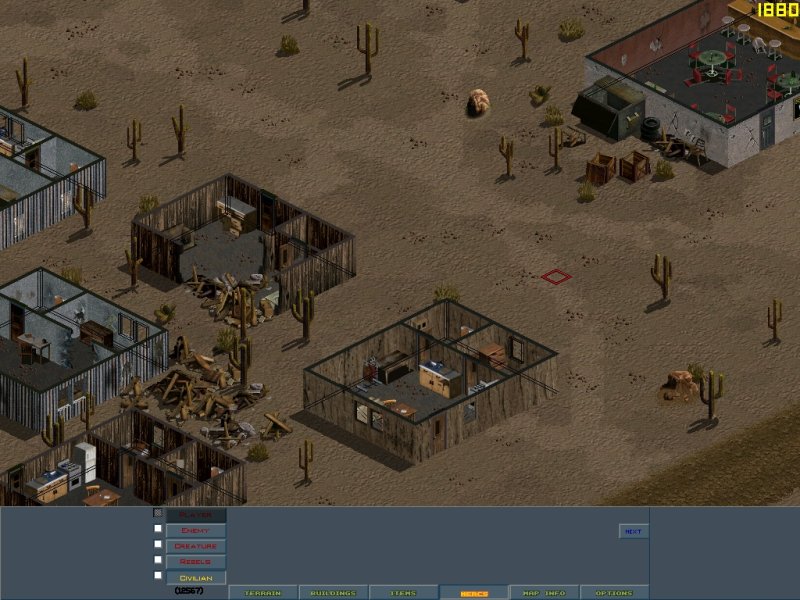Tick the checkbox next to Enemy

(x=158, y=529)
